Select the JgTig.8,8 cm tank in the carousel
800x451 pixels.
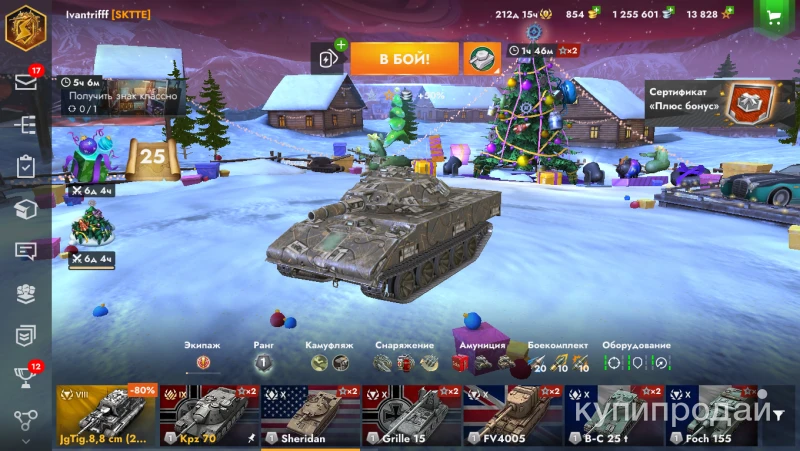[106, 415]
